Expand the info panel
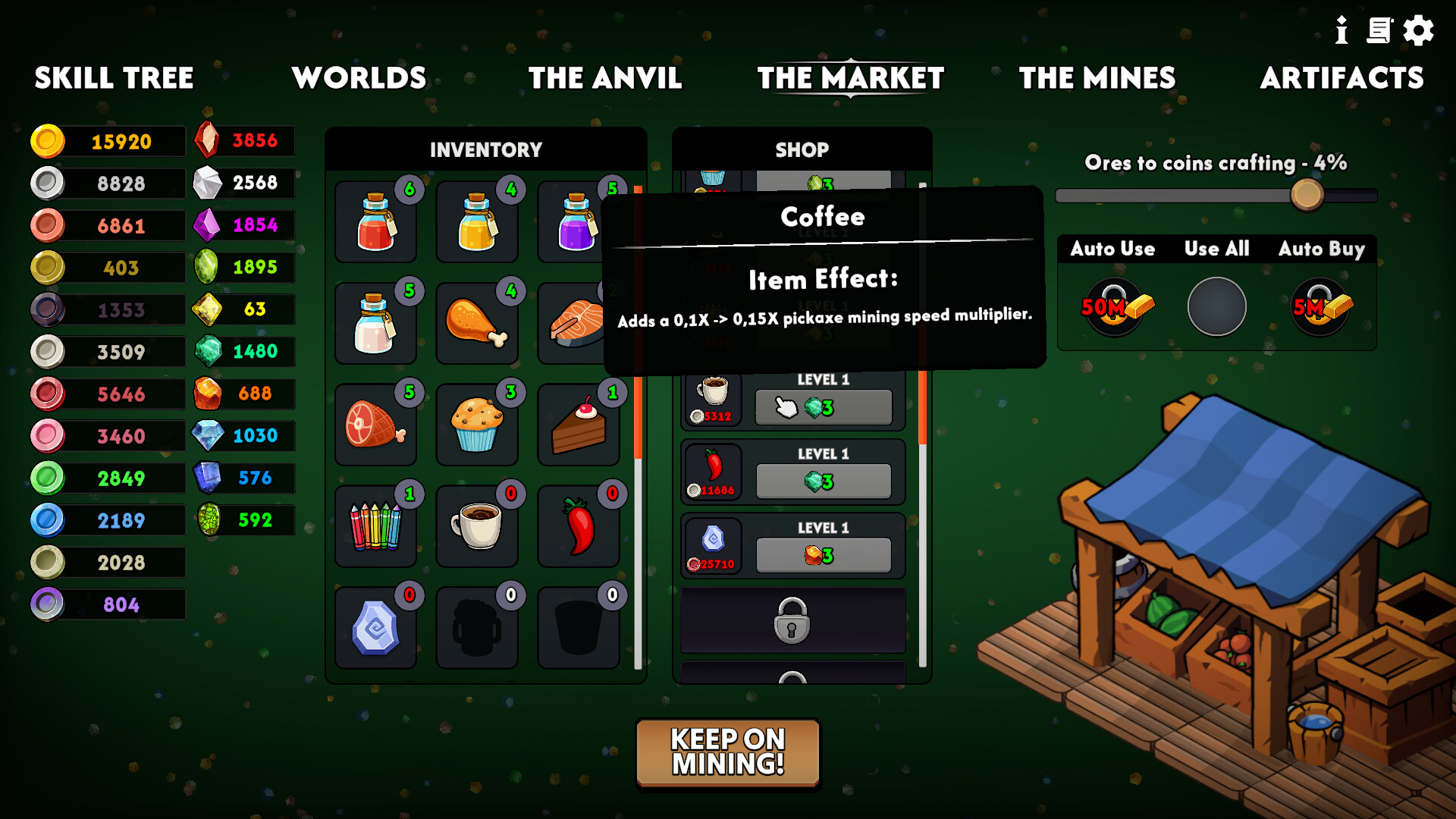Viewport: 1456px width, 819px height. point(1341,31)
